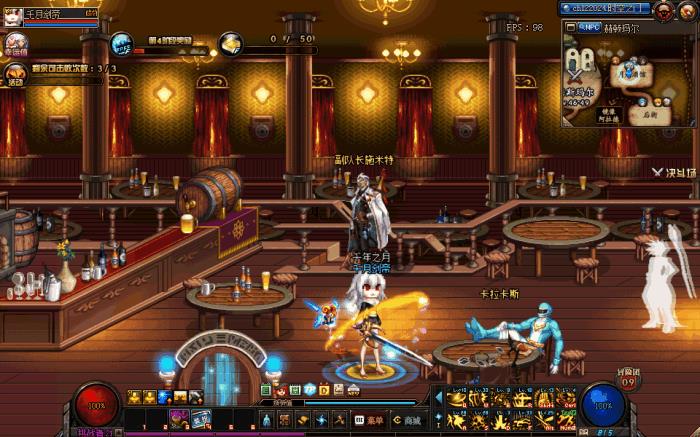Open the 冒险团 adventure group badge

(628, 380)
